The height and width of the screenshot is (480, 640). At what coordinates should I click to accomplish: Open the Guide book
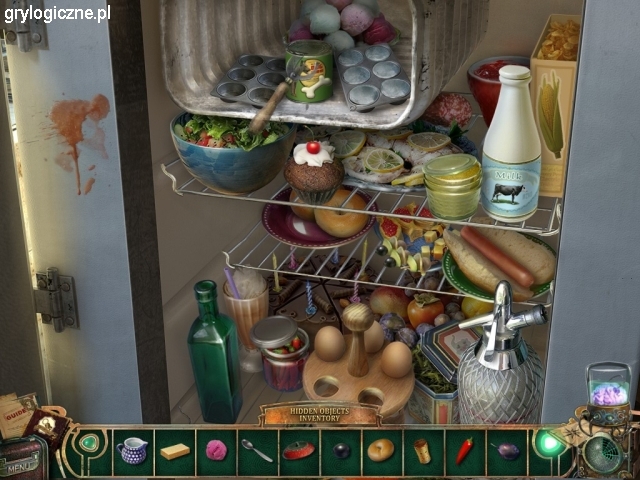pos(18,412)
